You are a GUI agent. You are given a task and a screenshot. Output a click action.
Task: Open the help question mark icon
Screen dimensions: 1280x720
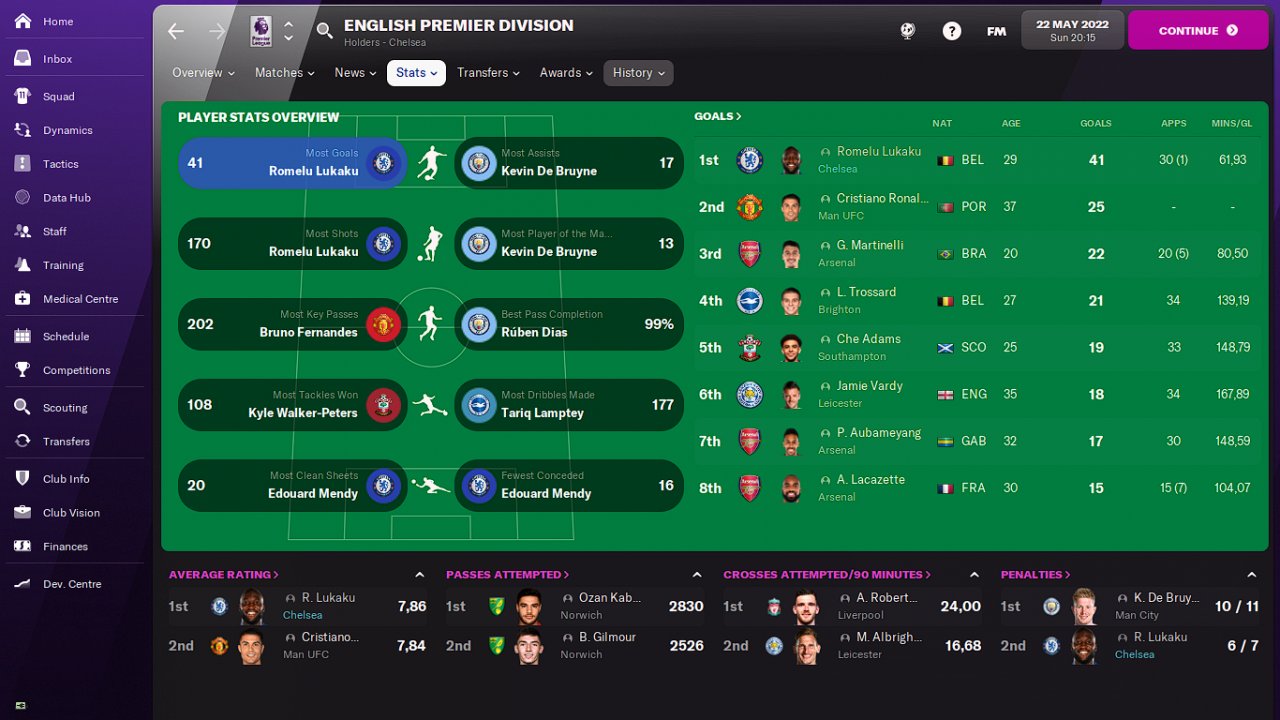point(951,31)
